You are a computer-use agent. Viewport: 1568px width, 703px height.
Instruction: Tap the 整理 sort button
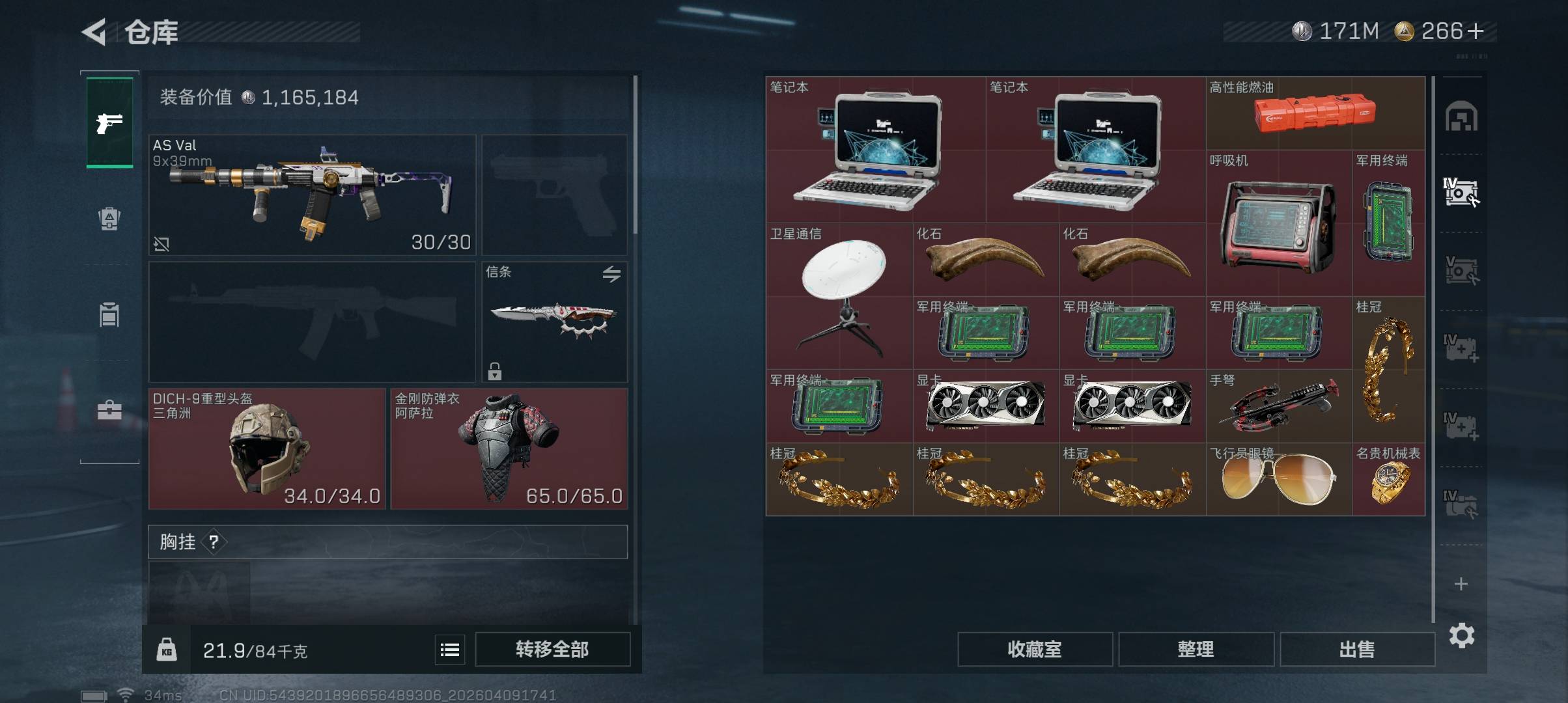[x=1196, y=649]
